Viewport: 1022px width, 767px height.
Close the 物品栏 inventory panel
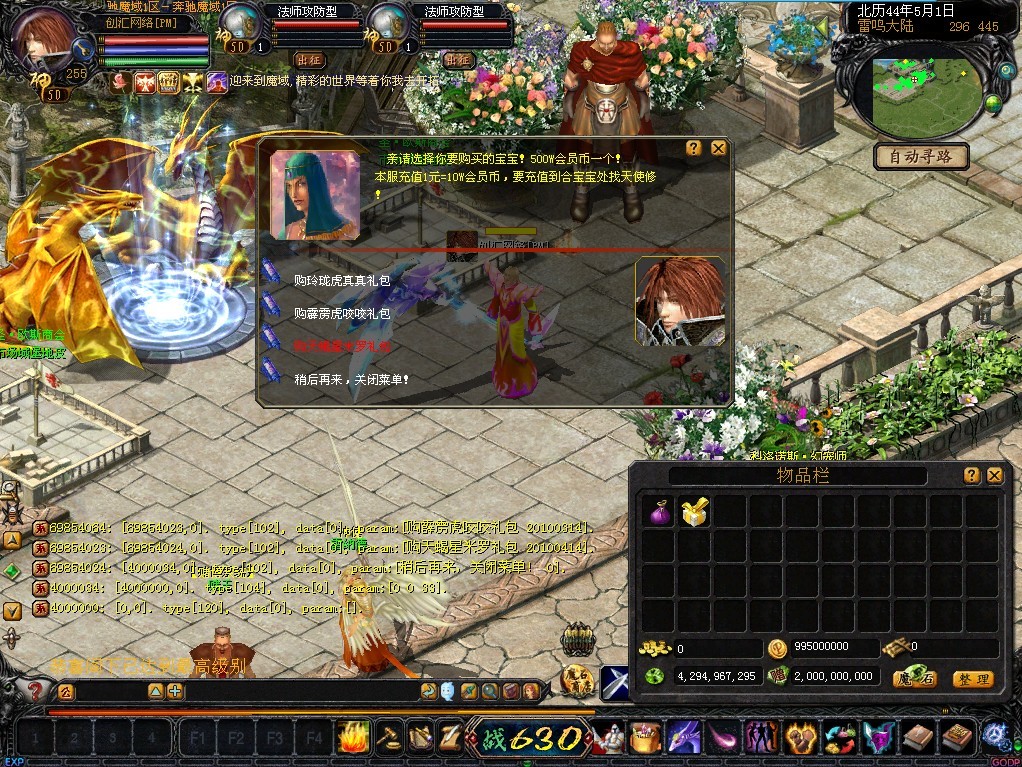[x=994, y=475]
